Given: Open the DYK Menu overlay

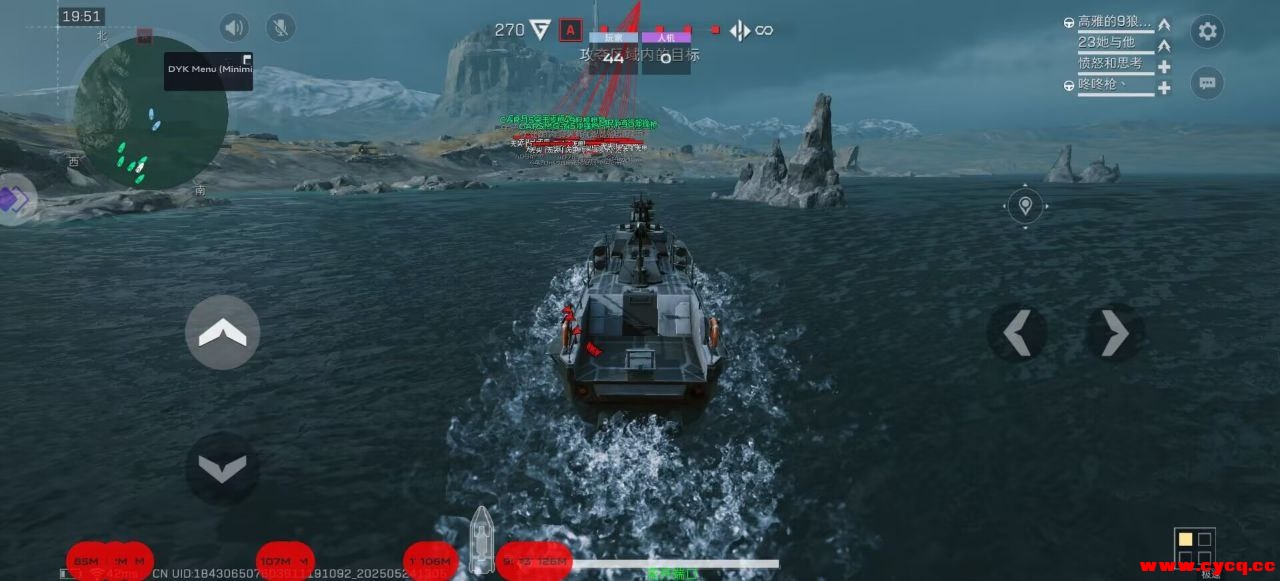Looking at the screenshot, I should pyautogui.click(x=208, y=70).
